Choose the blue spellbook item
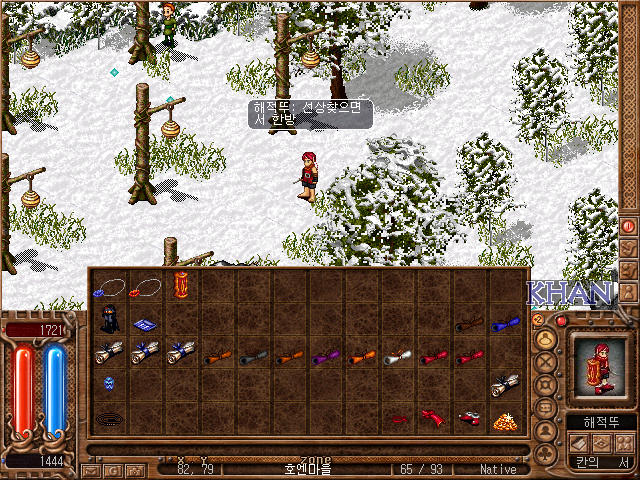Image resolution: width=640 pixels, height=480 pixels. 145,324
